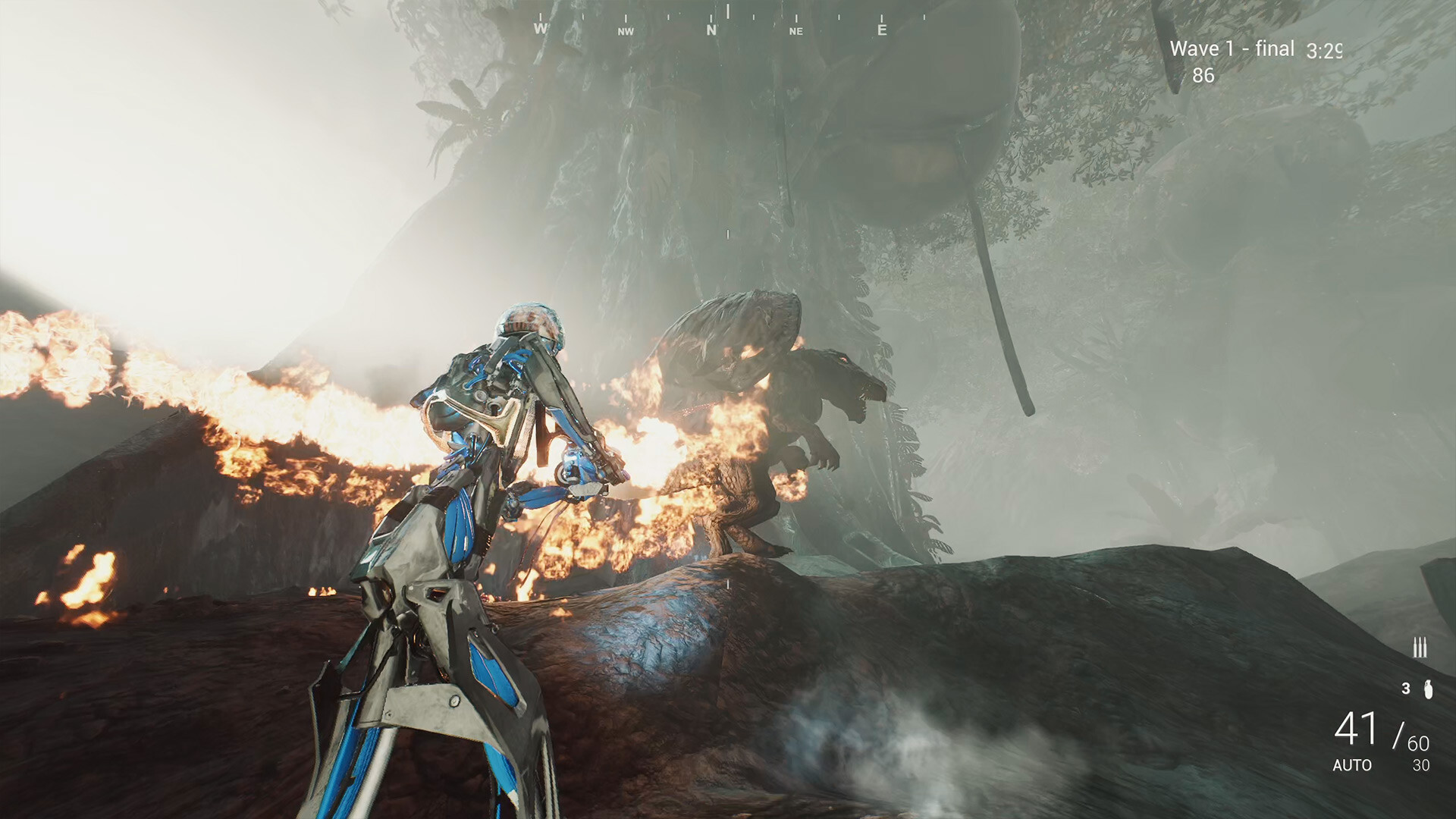
Task: Select the grenade icon showing 3
Action: click(1429, 689)
